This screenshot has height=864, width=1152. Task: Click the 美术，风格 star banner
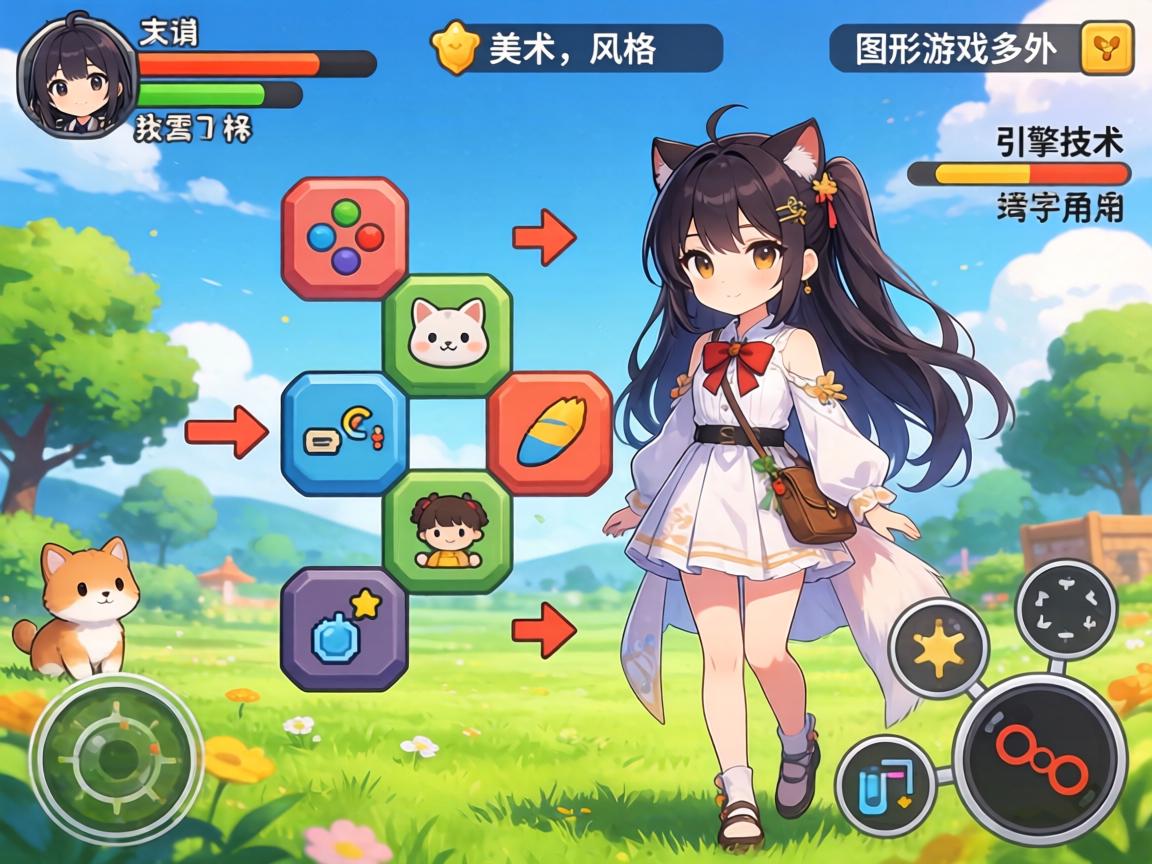[x=578, y=48]
